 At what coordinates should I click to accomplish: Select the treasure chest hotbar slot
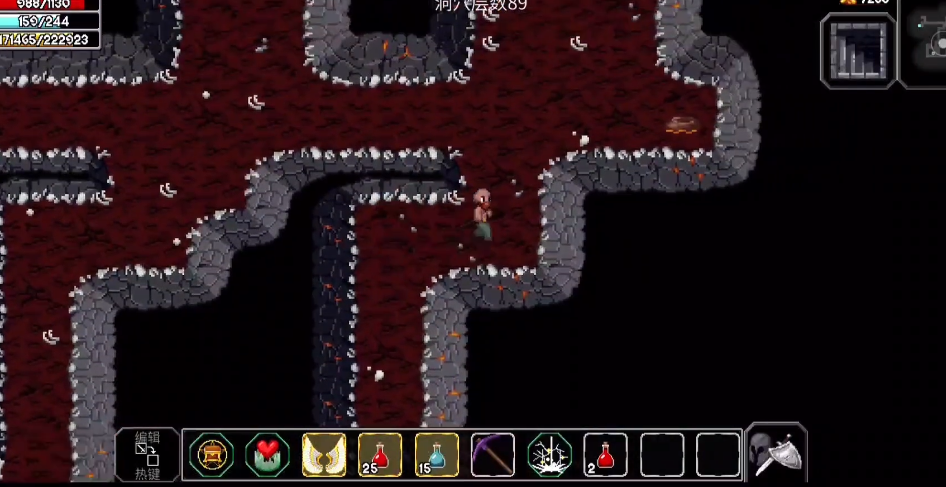(211, 455)
